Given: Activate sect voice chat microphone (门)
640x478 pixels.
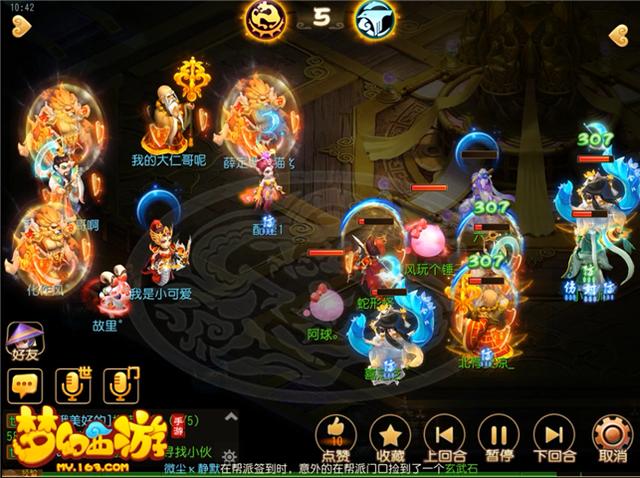Looking at the screenshot, I should click(x=122, y=383).
